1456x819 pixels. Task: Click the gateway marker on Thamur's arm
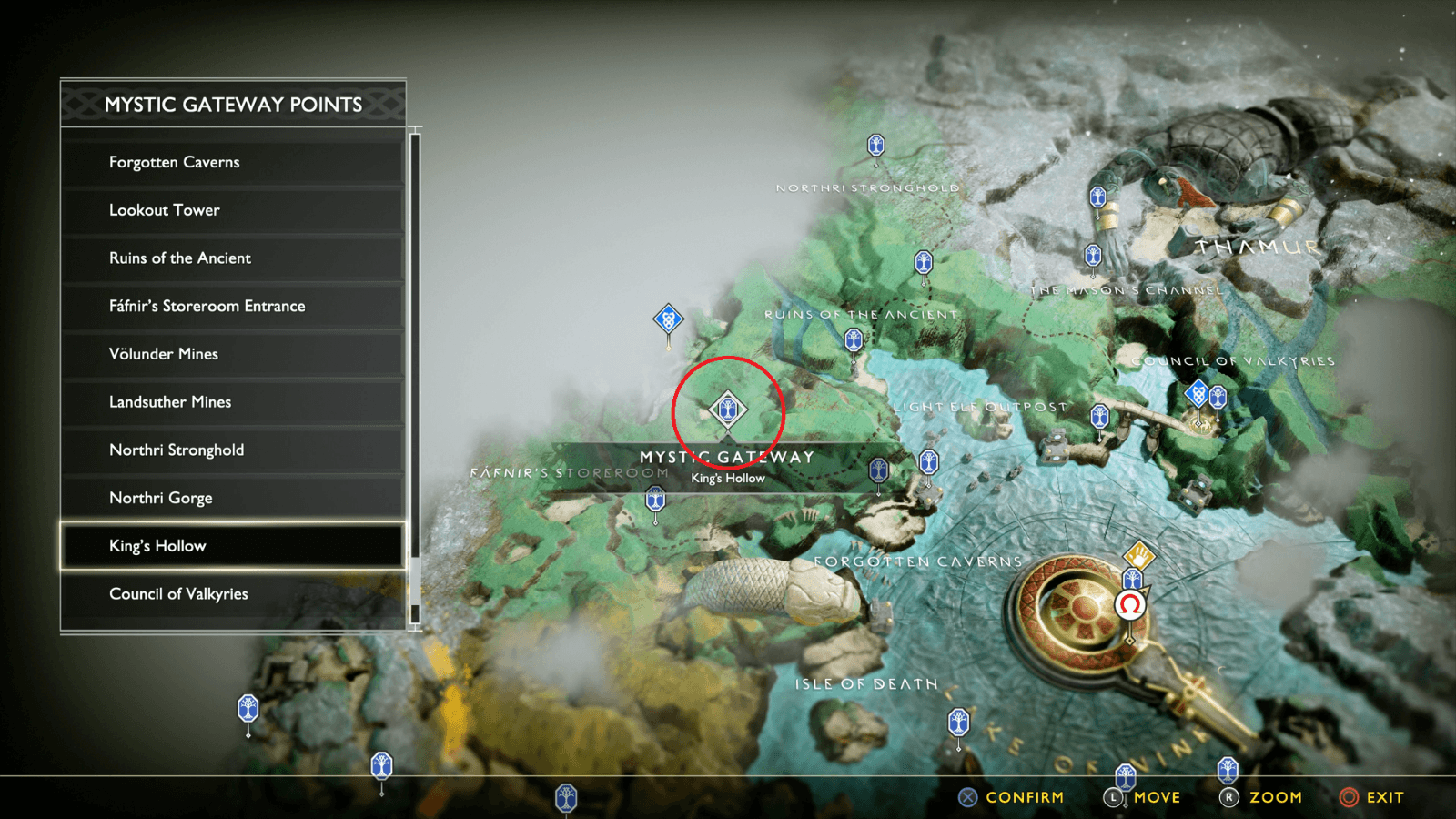[x=1098, y=197]
